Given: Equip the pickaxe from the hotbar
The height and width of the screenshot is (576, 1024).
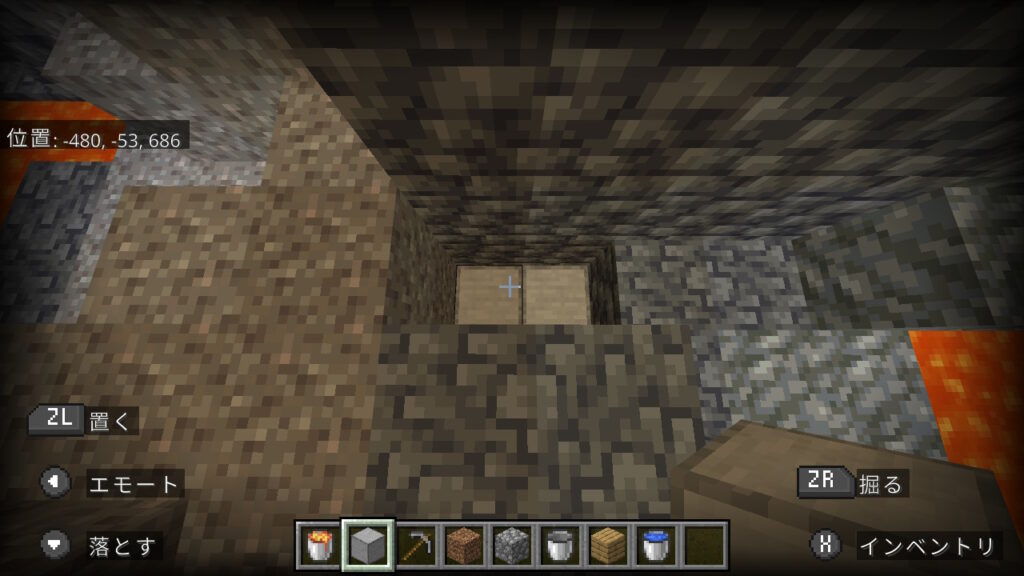Looking at the screenshot, I should pos(415,545).
